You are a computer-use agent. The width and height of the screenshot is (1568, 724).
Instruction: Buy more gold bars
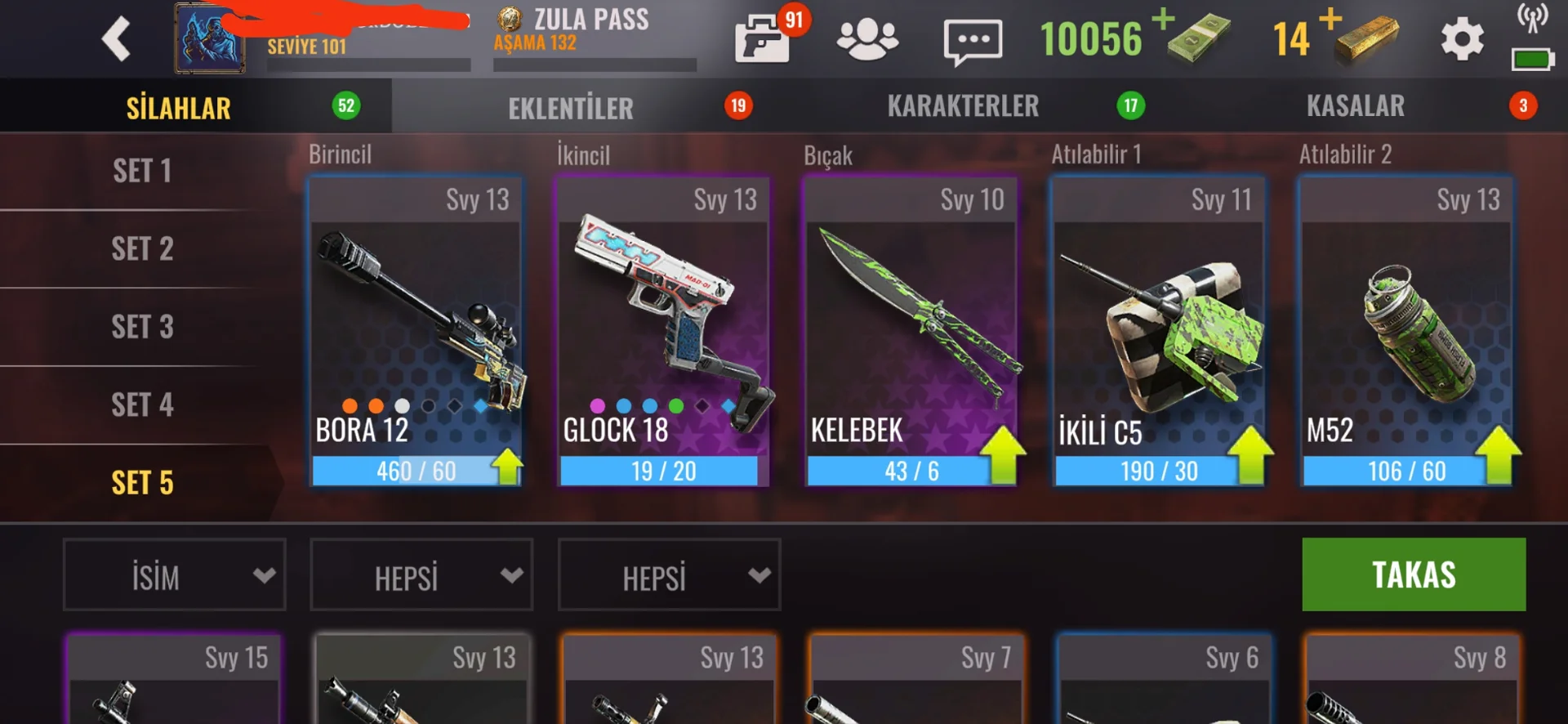click(1330, 20)
